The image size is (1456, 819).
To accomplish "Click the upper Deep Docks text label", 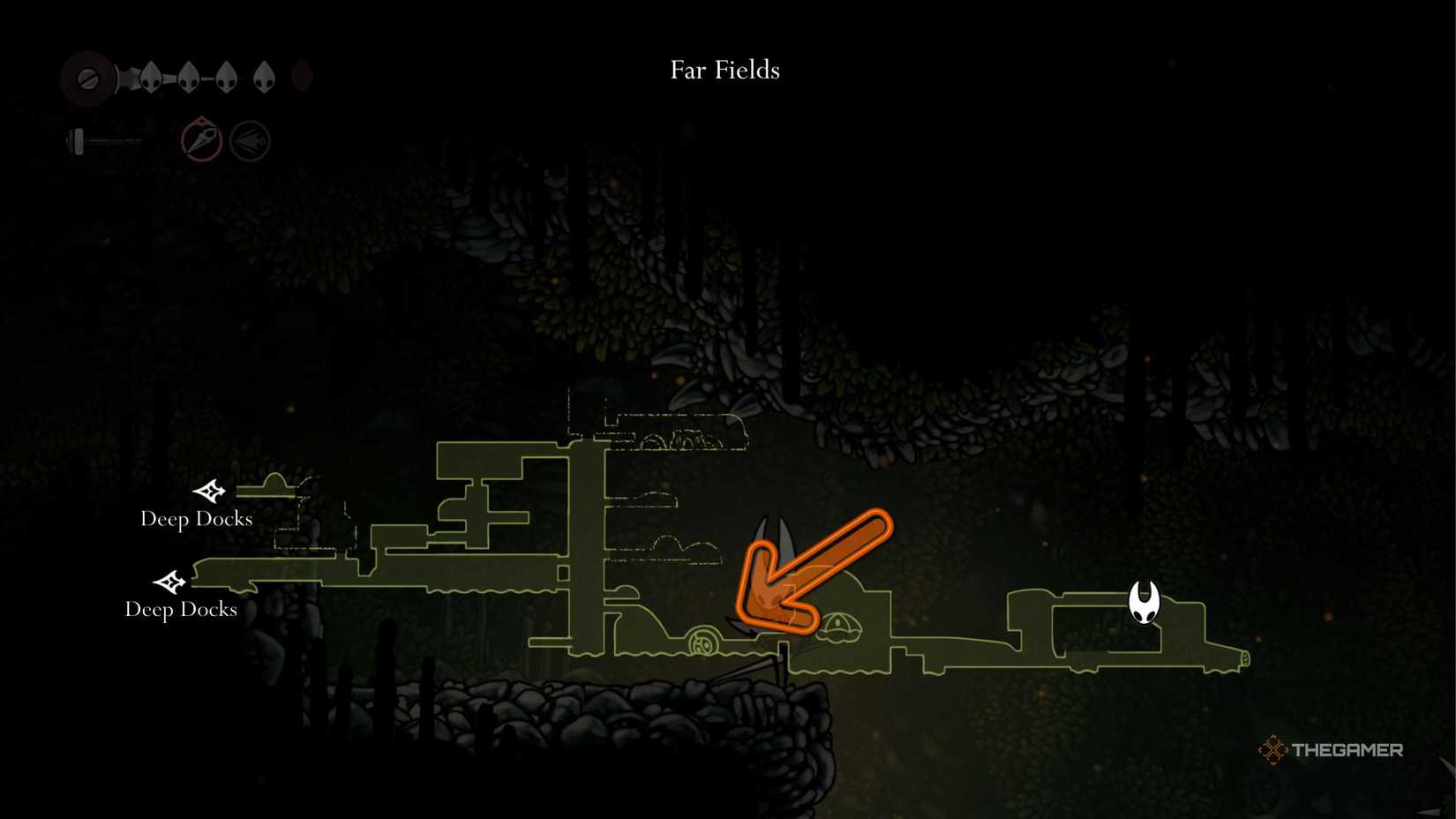I will coord(196,520).
